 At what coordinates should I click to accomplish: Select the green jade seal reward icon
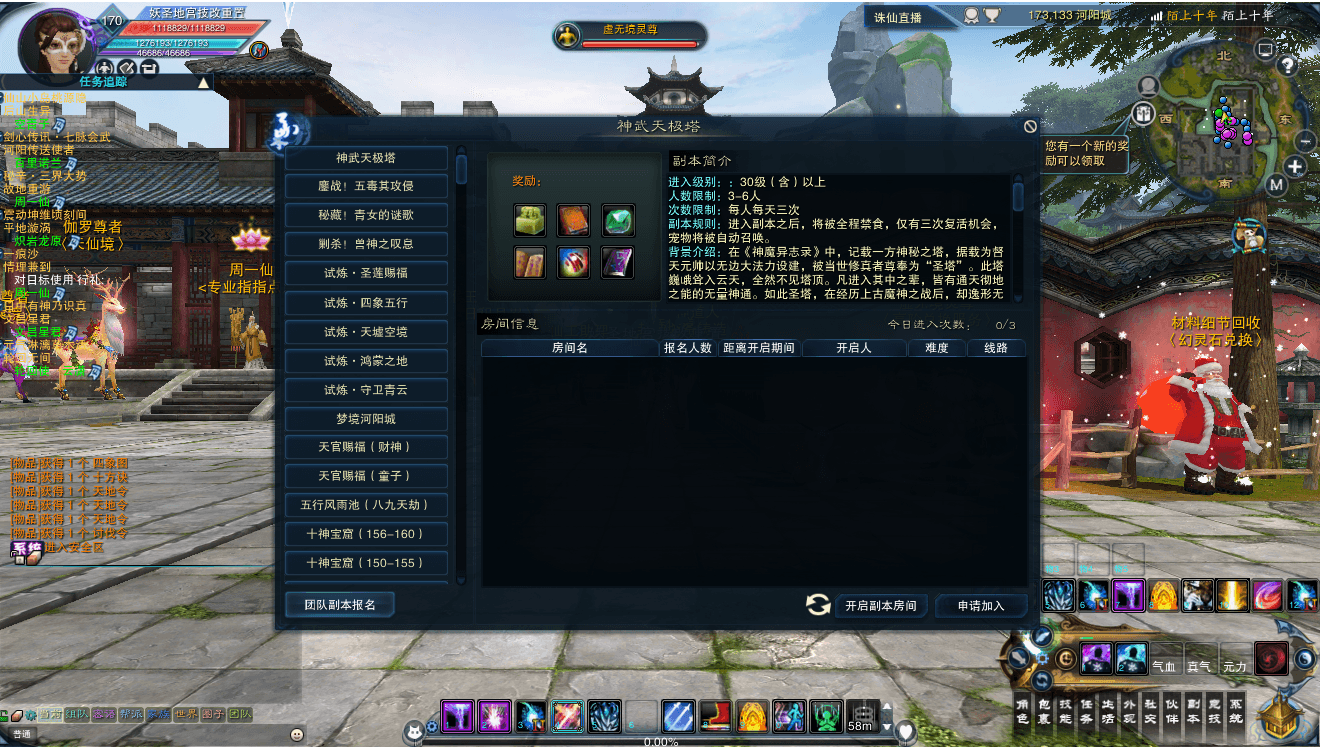tap(529, 220)
